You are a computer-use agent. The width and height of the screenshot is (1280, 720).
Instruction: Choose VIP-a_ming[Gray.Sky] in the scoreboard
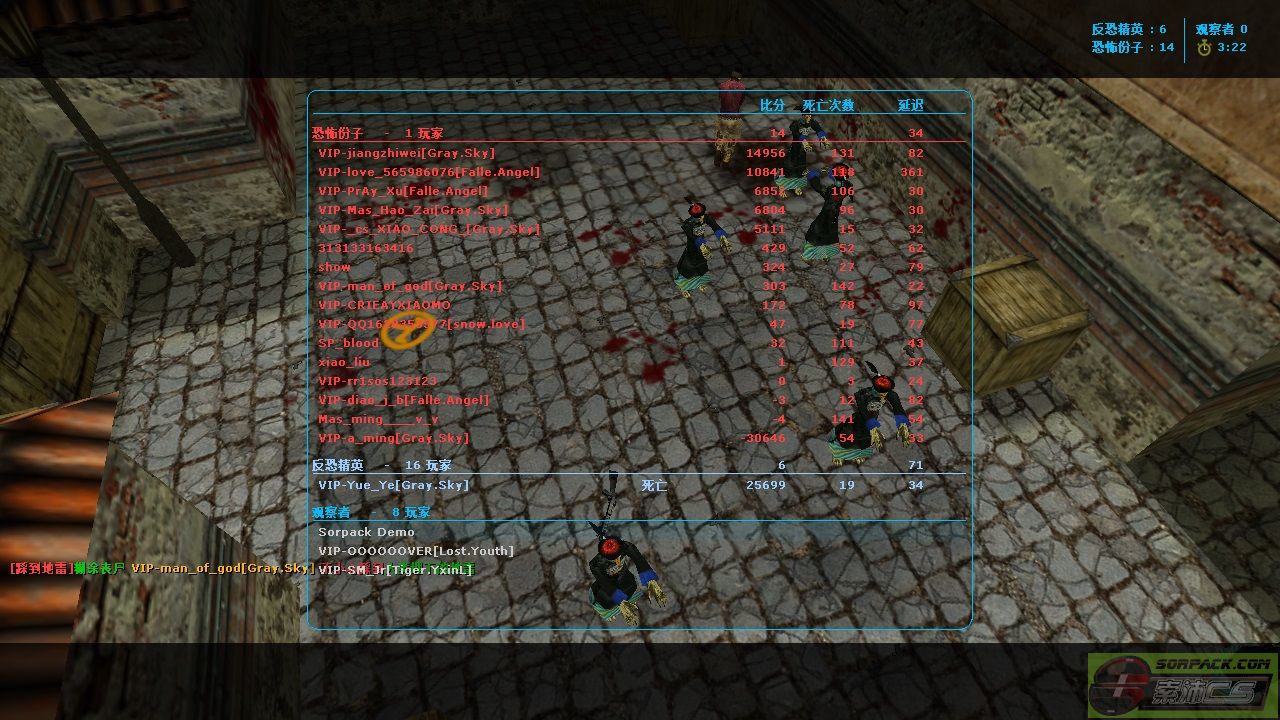[x=393, y=438]
